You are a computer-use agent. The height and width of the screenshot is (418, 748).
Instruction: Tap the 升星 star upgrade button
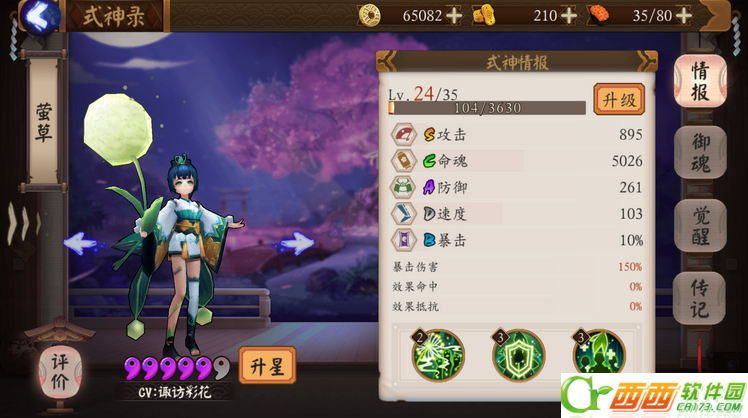[x=268, y=366]
